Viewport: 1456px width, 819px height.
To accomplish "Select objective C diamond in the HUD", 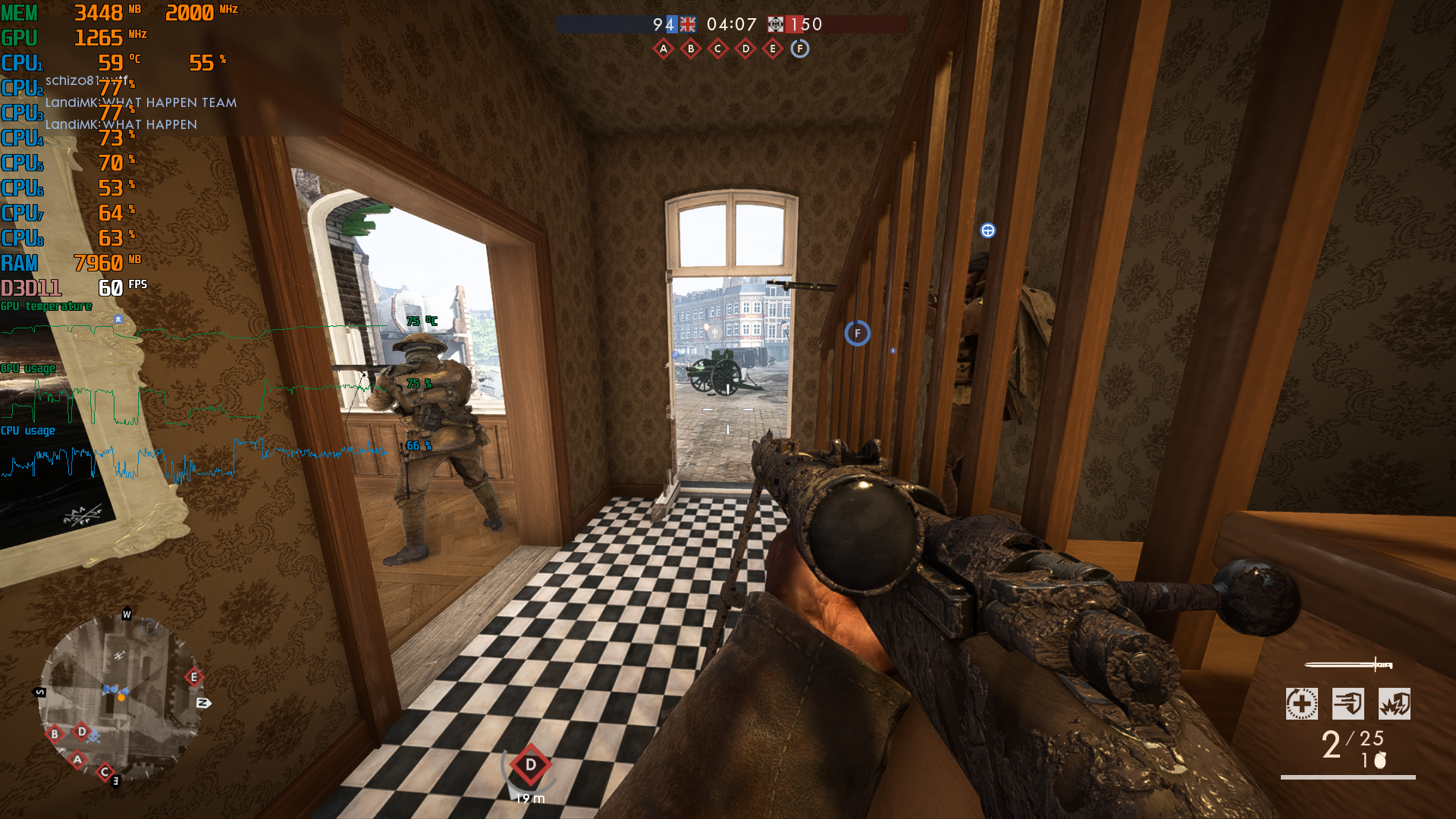I will click(717, 48).
